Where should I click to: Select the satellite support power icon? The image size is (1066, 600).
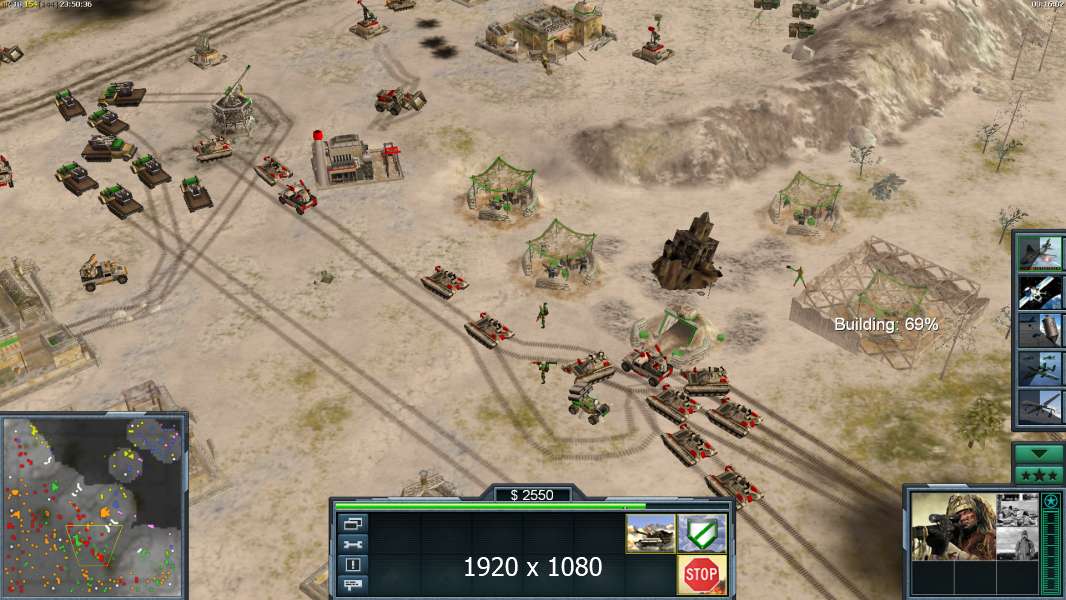[x=1039, y=292]
